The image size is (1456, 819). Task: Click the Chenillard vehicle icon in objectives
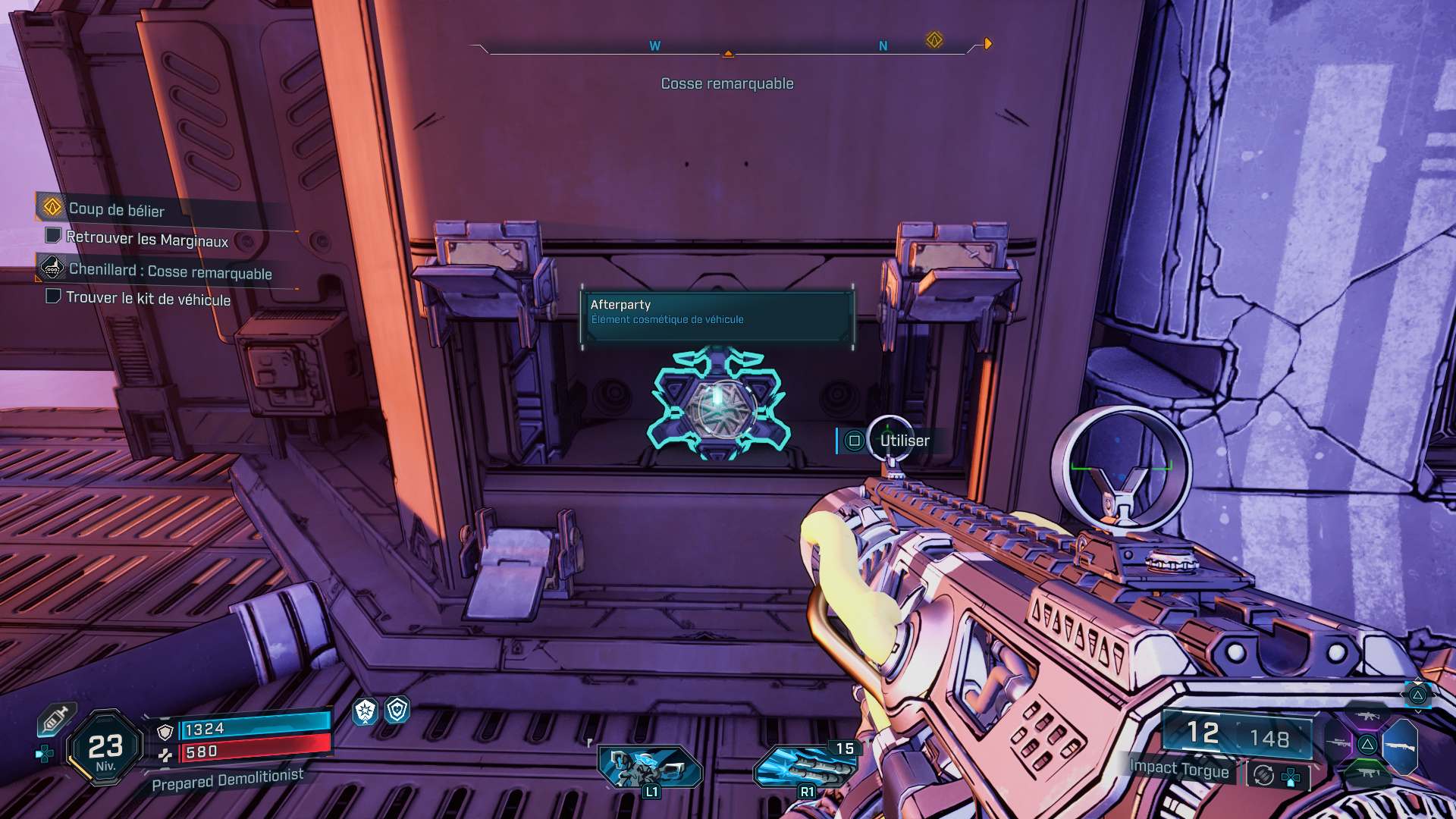(x=51, y=270)
